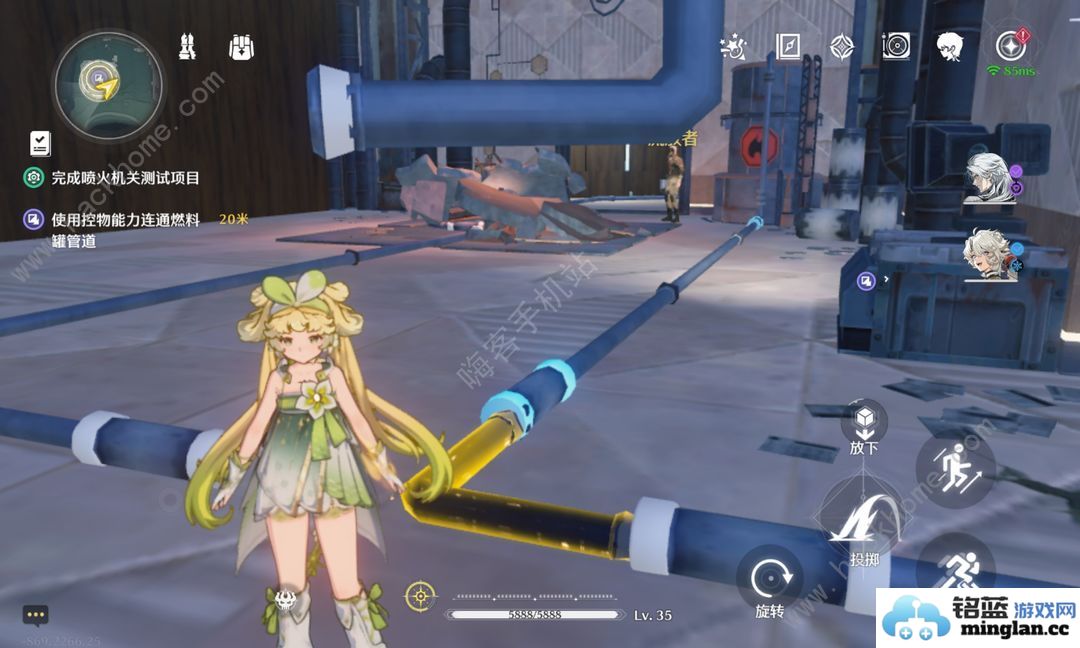The height and width of the screenshot is (648, 1080).
Task: Open the chat bubble icon
Action: 36,614
